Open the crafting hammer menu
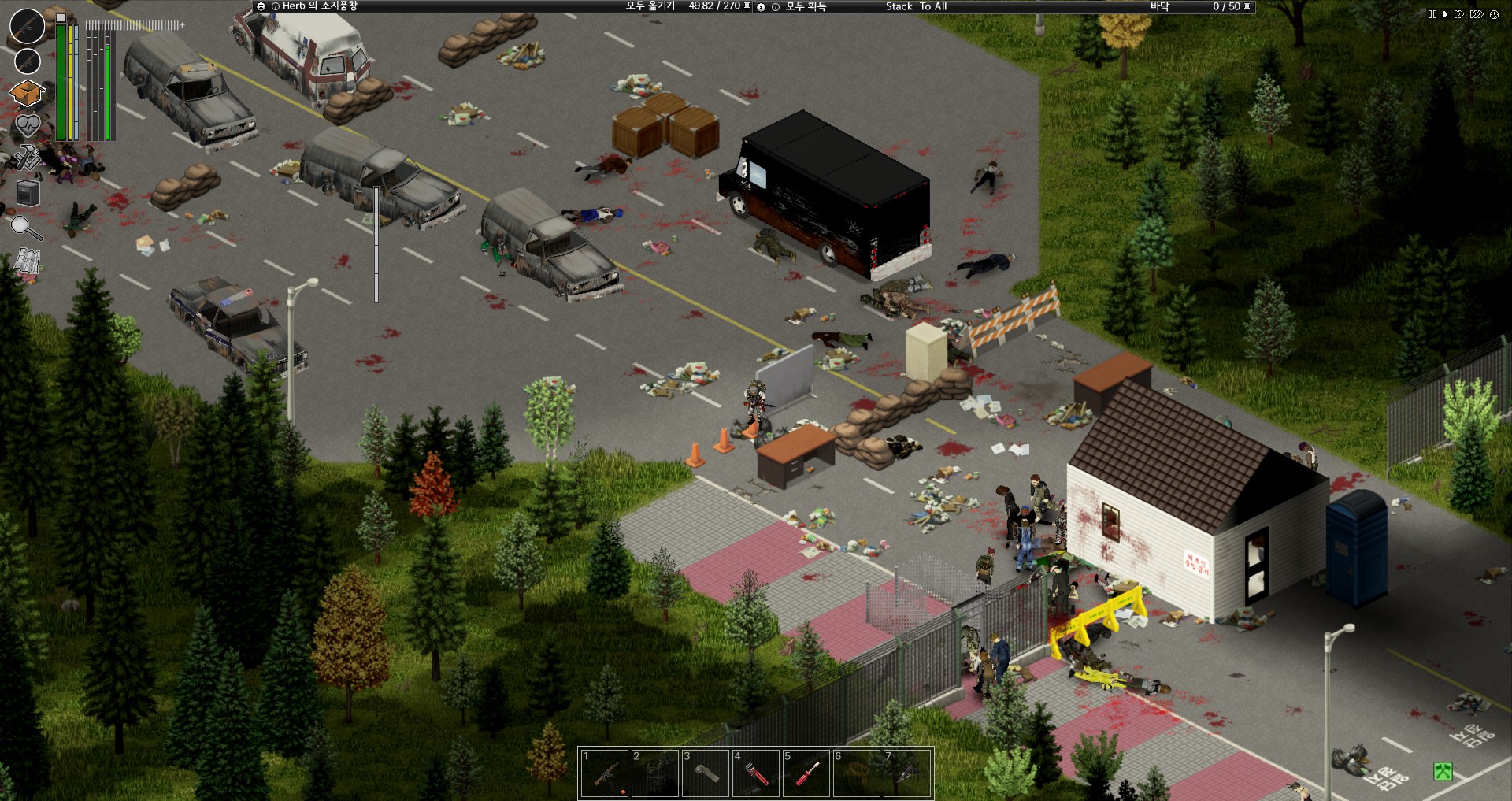 coord(27,158)
